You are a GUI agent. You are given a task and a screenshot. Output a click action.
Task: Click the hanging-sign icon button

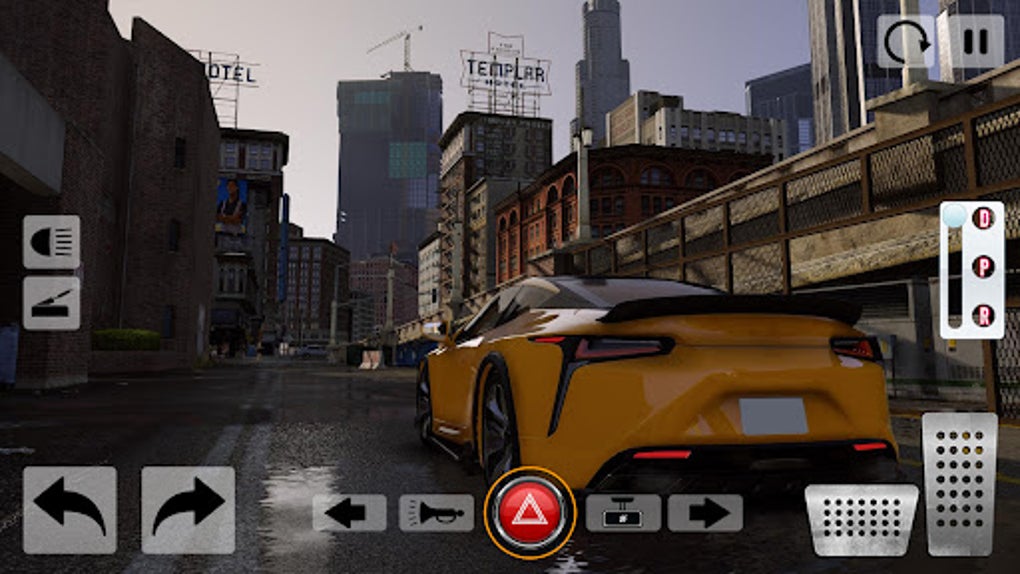(x=623, y=513)
